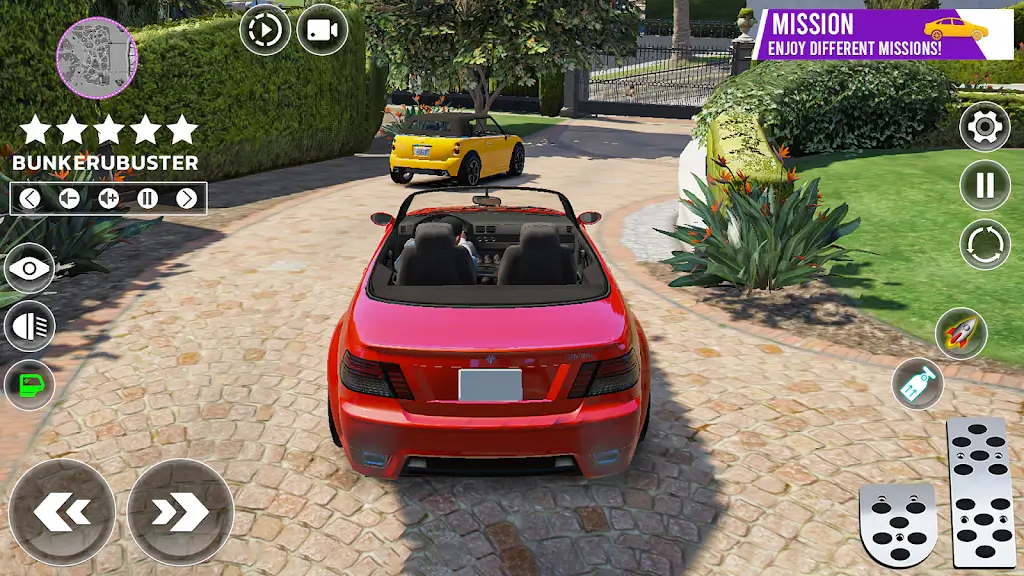Step on the brake pedal
This screenshot has width=1024, height=576.
pyautogui.click(x=898, y=525)
